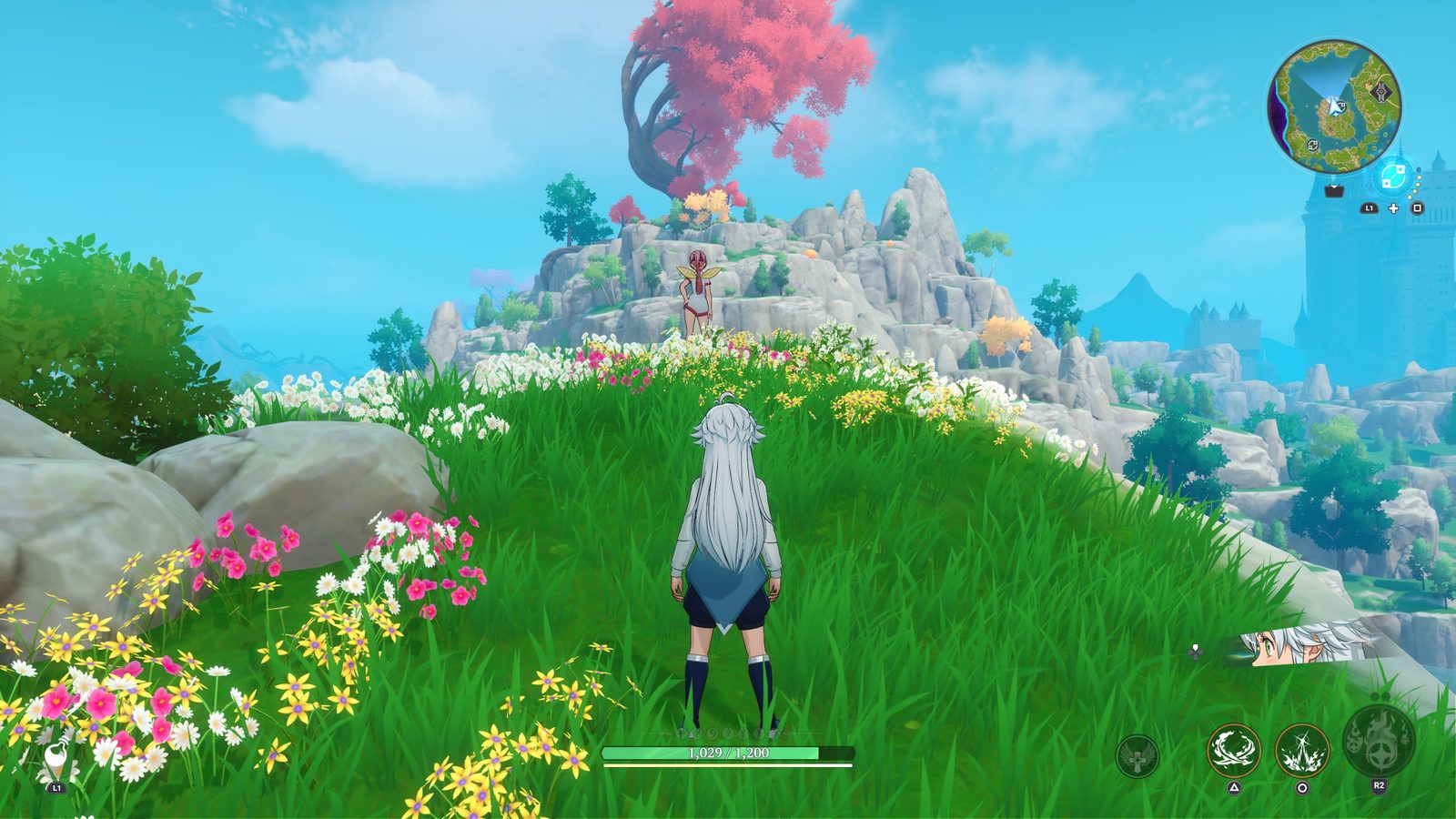This screenshot has width=1456, height=819.
Task: Click the player arrow in the minimap center
Action: [1334, 108]
